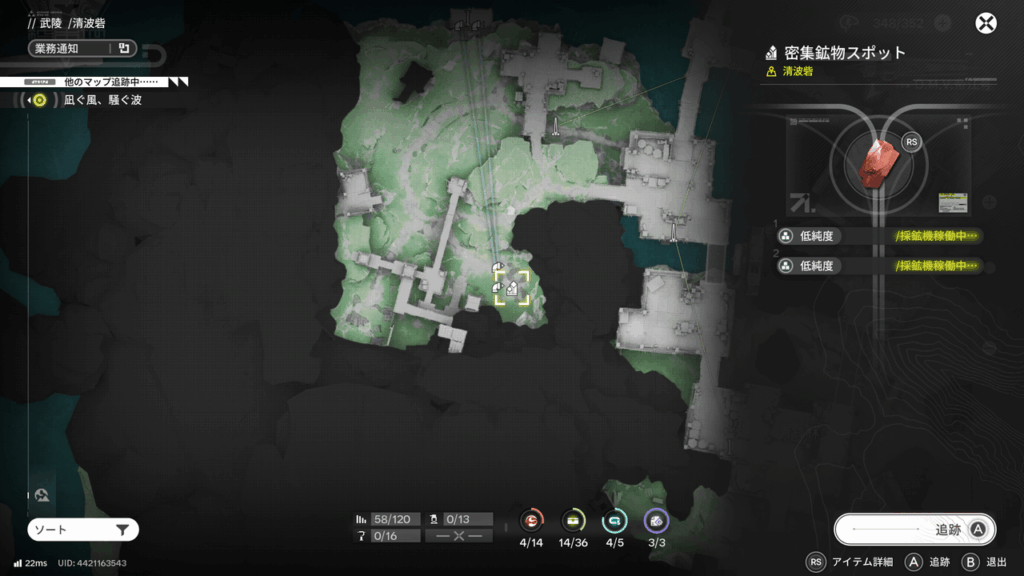Click the red 4/14 collectible counter icon
This screenshot has width=1024, height=576.
tap(533, 521)
